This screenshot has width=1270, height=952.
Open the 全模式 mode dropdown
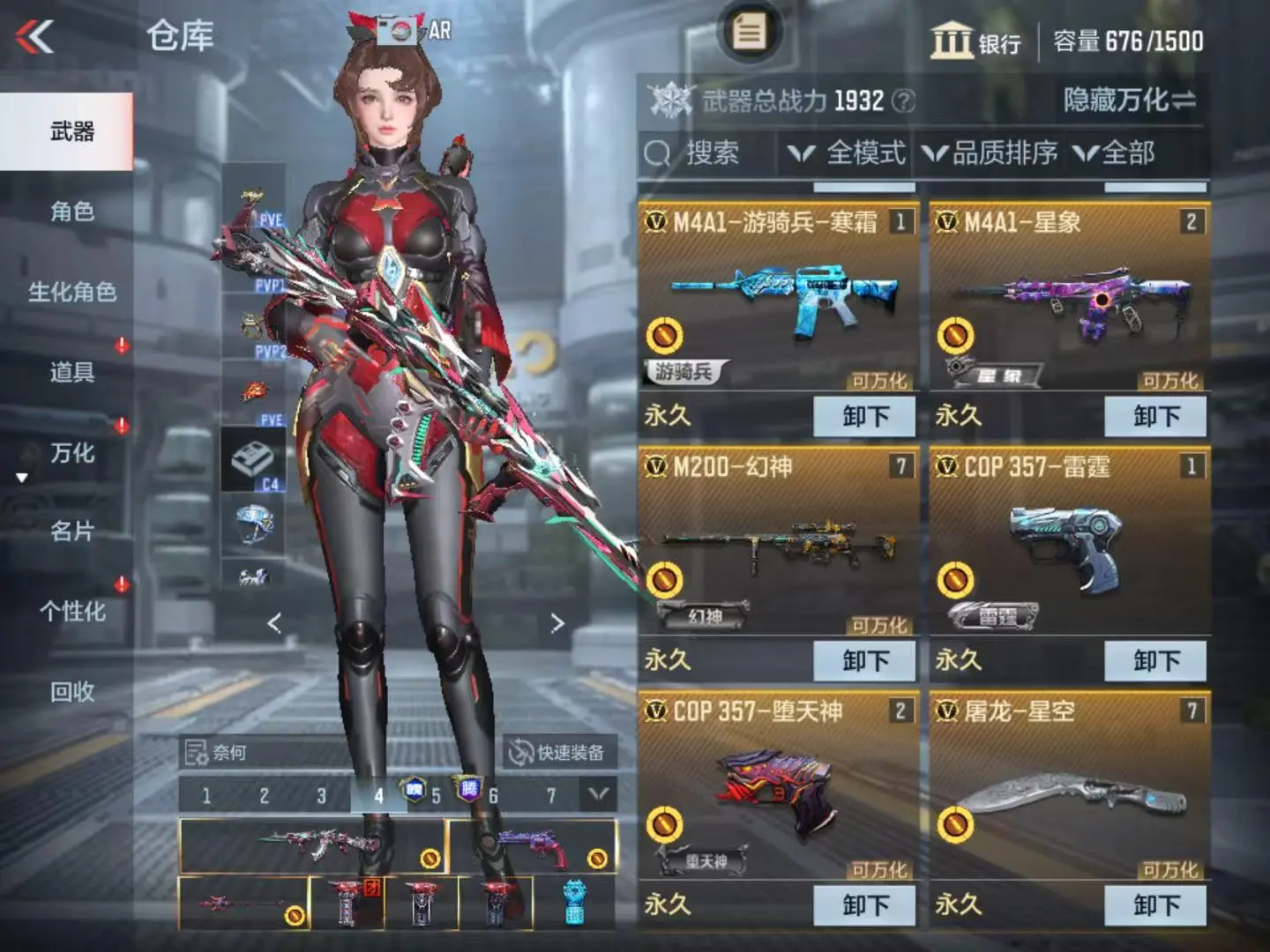[847, 153]
